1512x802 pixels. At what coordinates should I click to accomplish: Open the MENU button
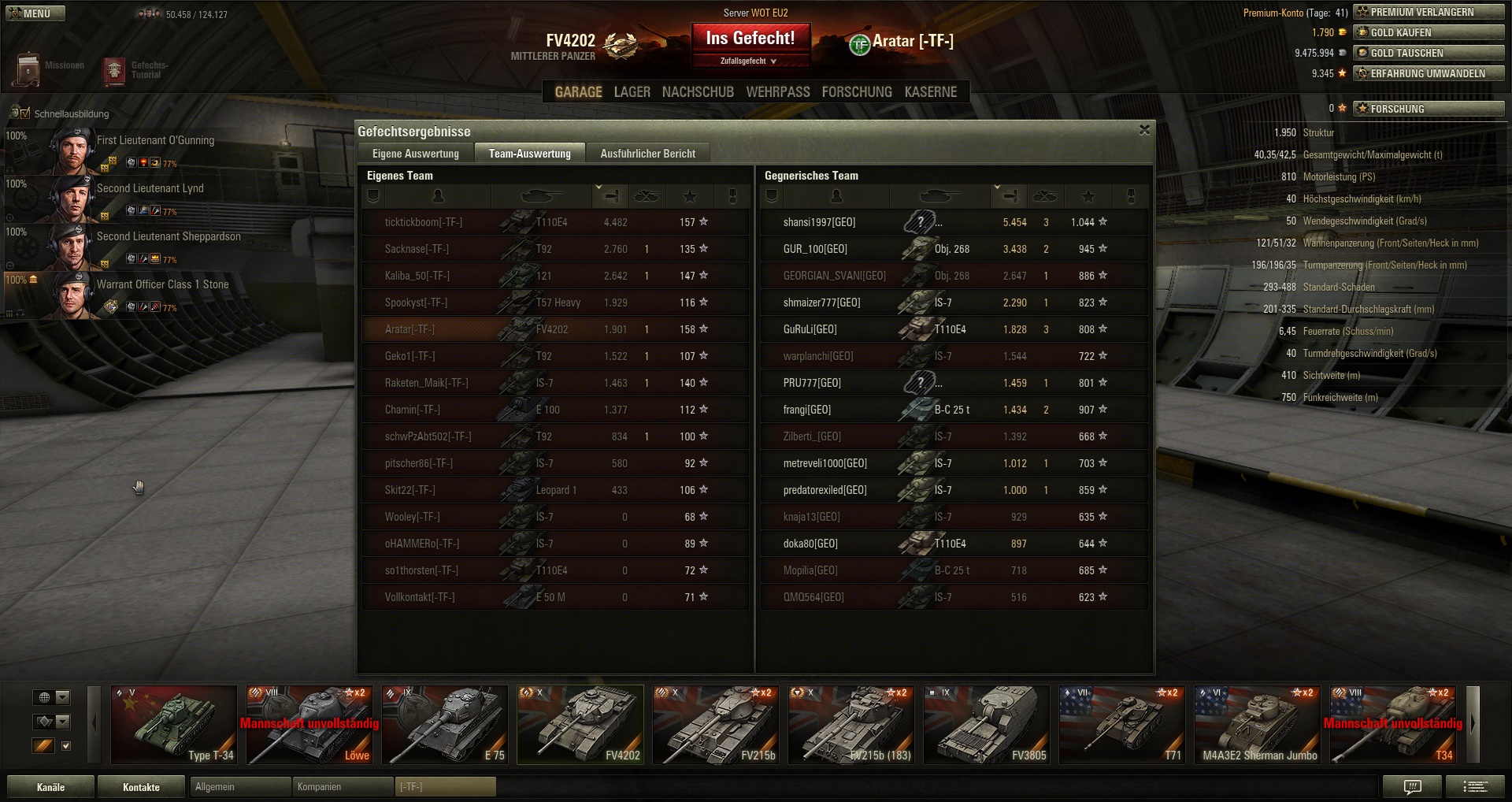[x=35, y=13]
